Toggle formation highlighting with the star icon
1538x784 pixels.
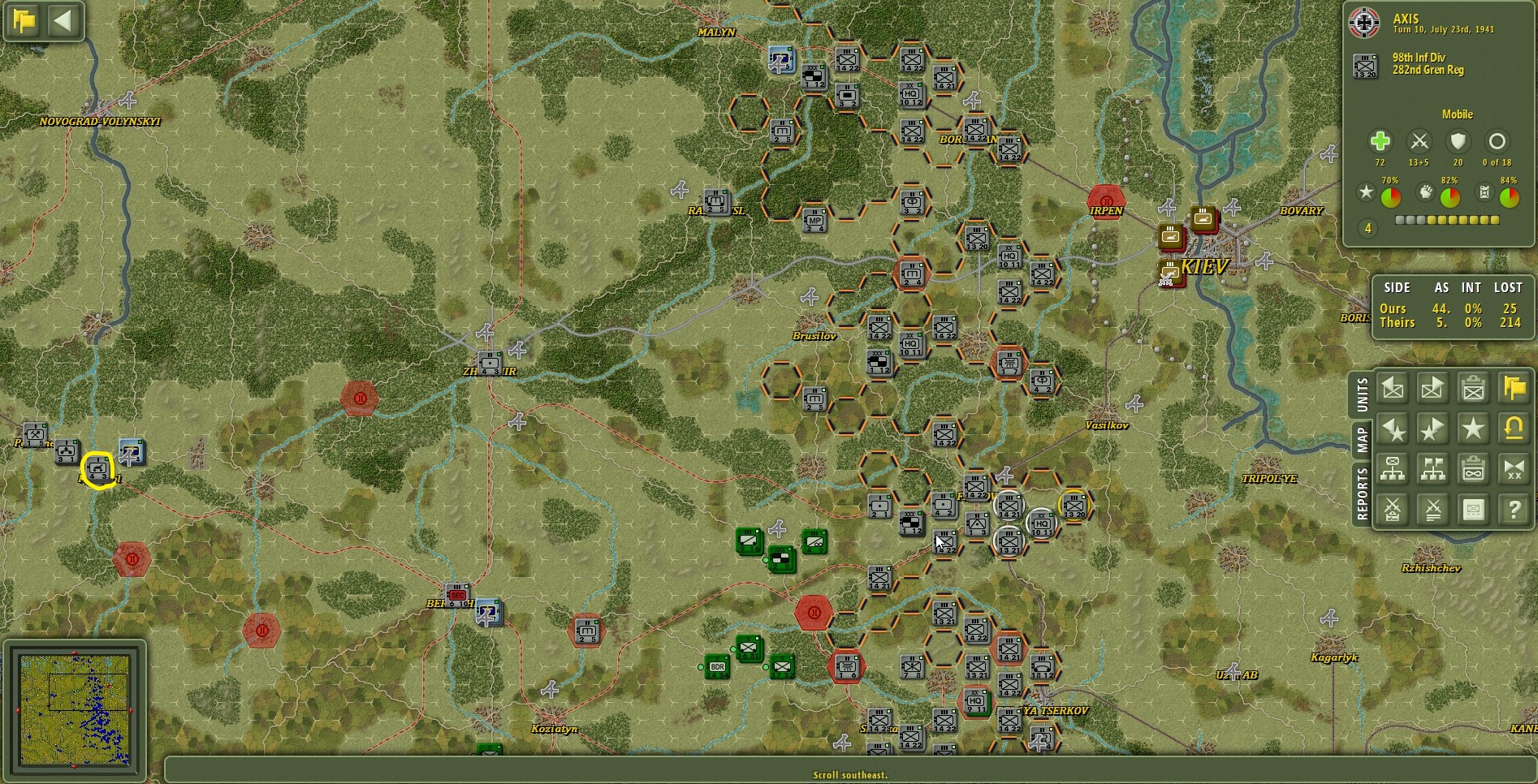coord(1473,429)
